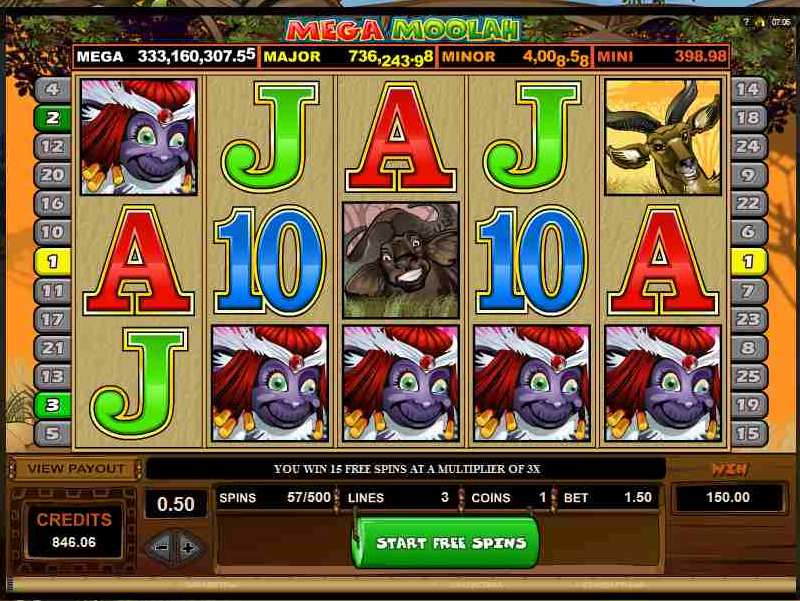The width and height of the screenshot is (800, 601).
Task: Pick payline number 17
Action: [x=52, y=319]
